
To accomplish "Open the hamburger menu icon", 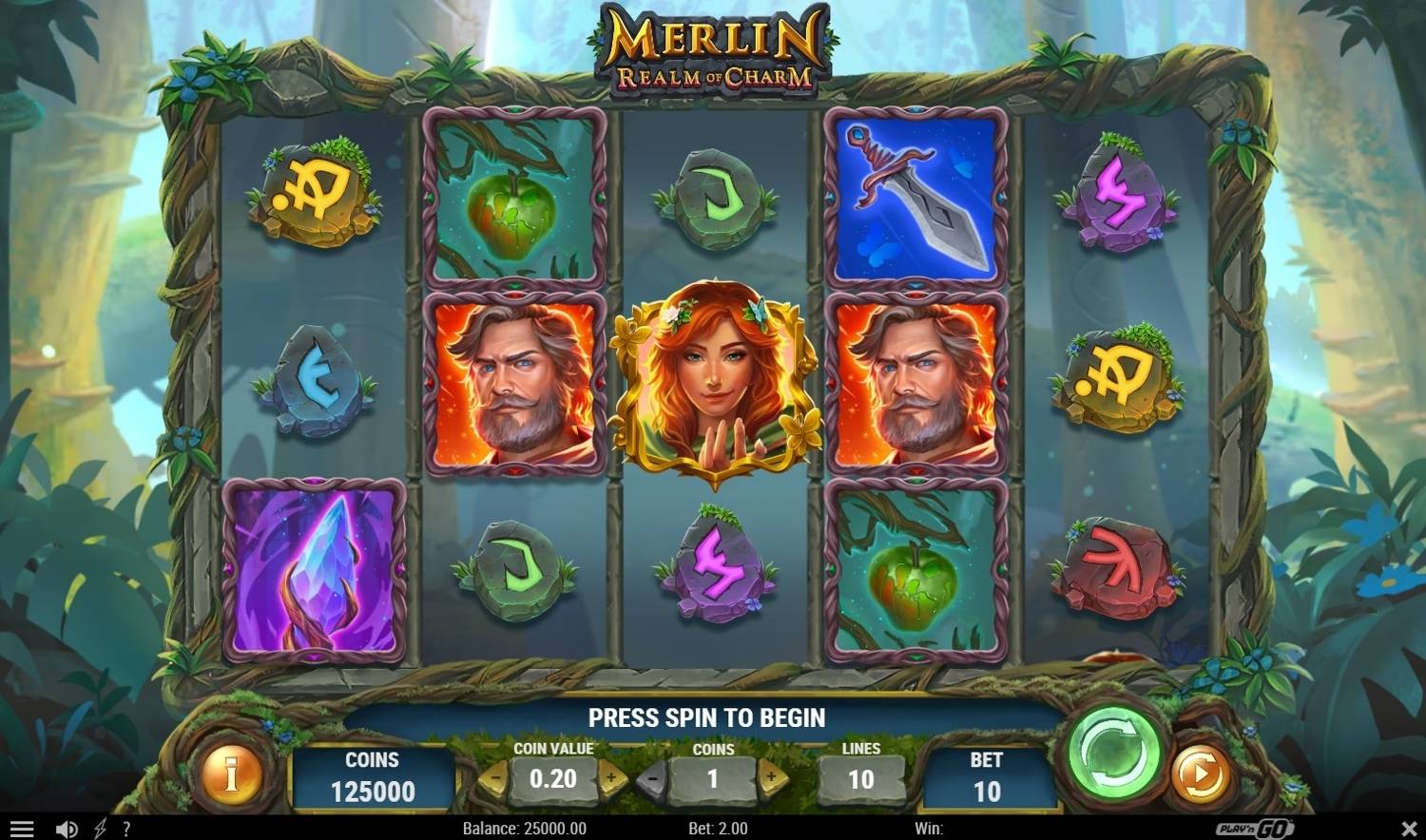I will coord(20,826).
